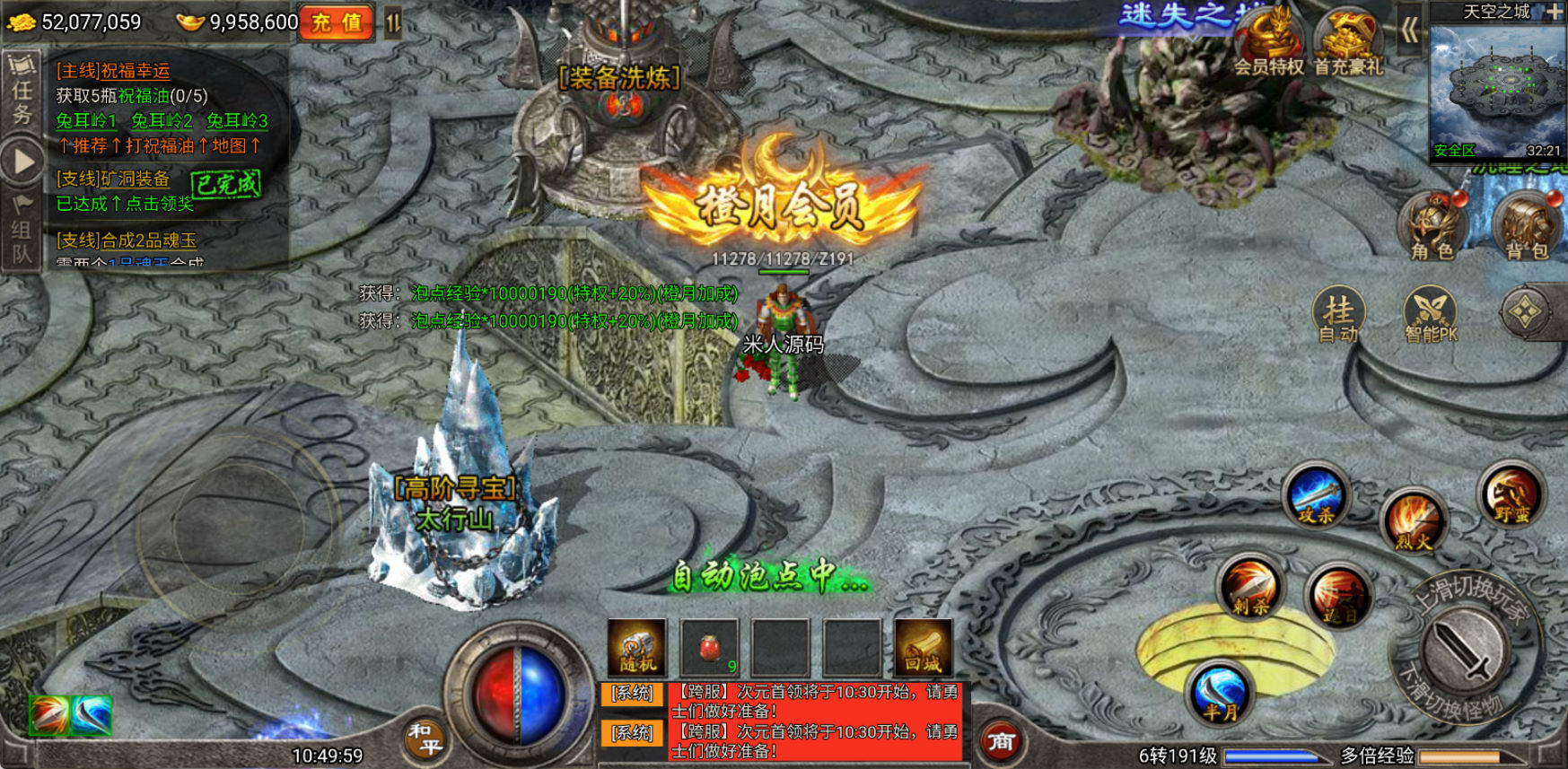The image size is (1568, 769).
Task: Use the 刺杀 thrust skill
Action: coord(1251,588)
